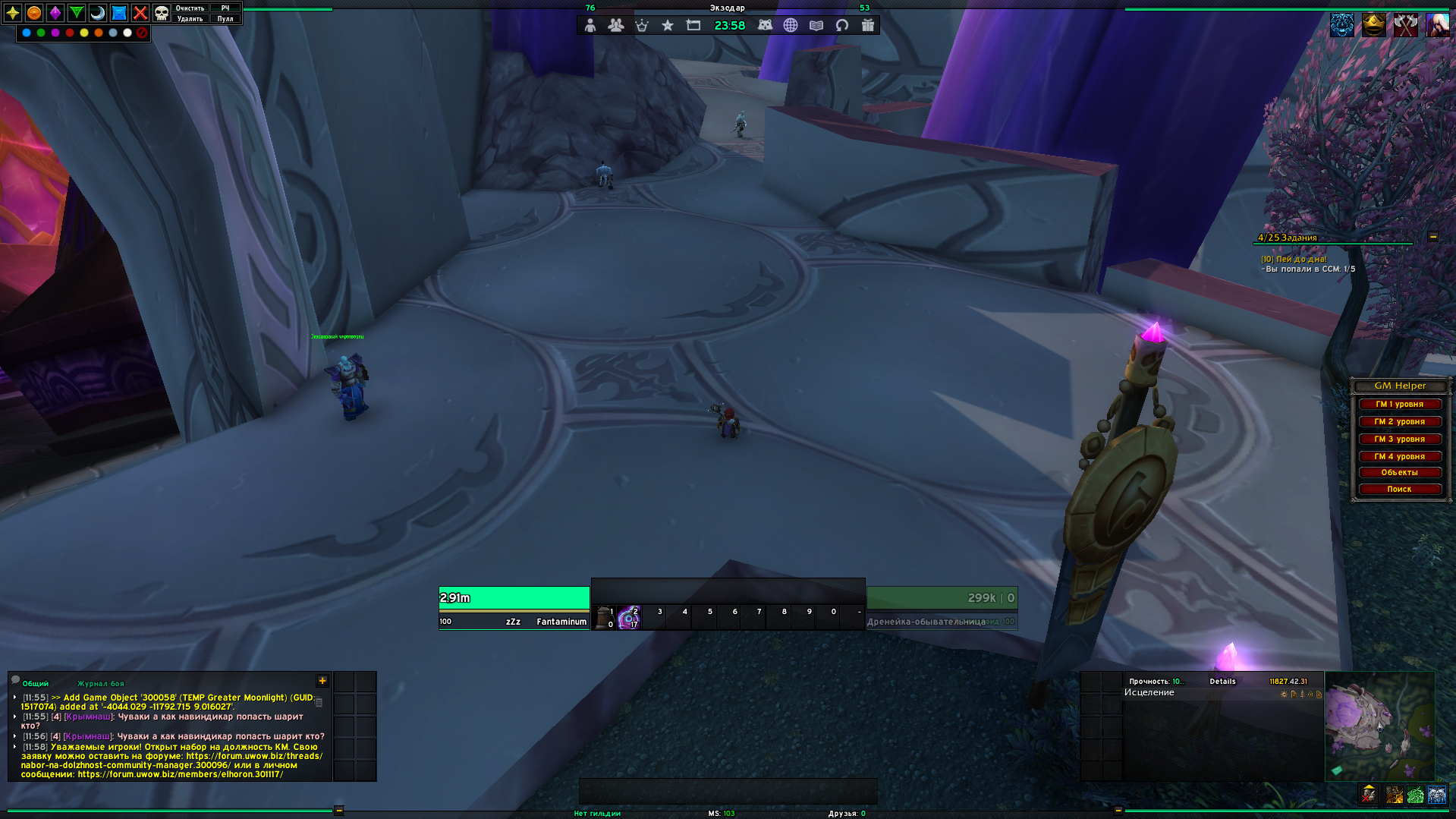Open "Объекты" in GM Helper
The height and width of the screenshot is (819, 1456).
[1399, 473]
